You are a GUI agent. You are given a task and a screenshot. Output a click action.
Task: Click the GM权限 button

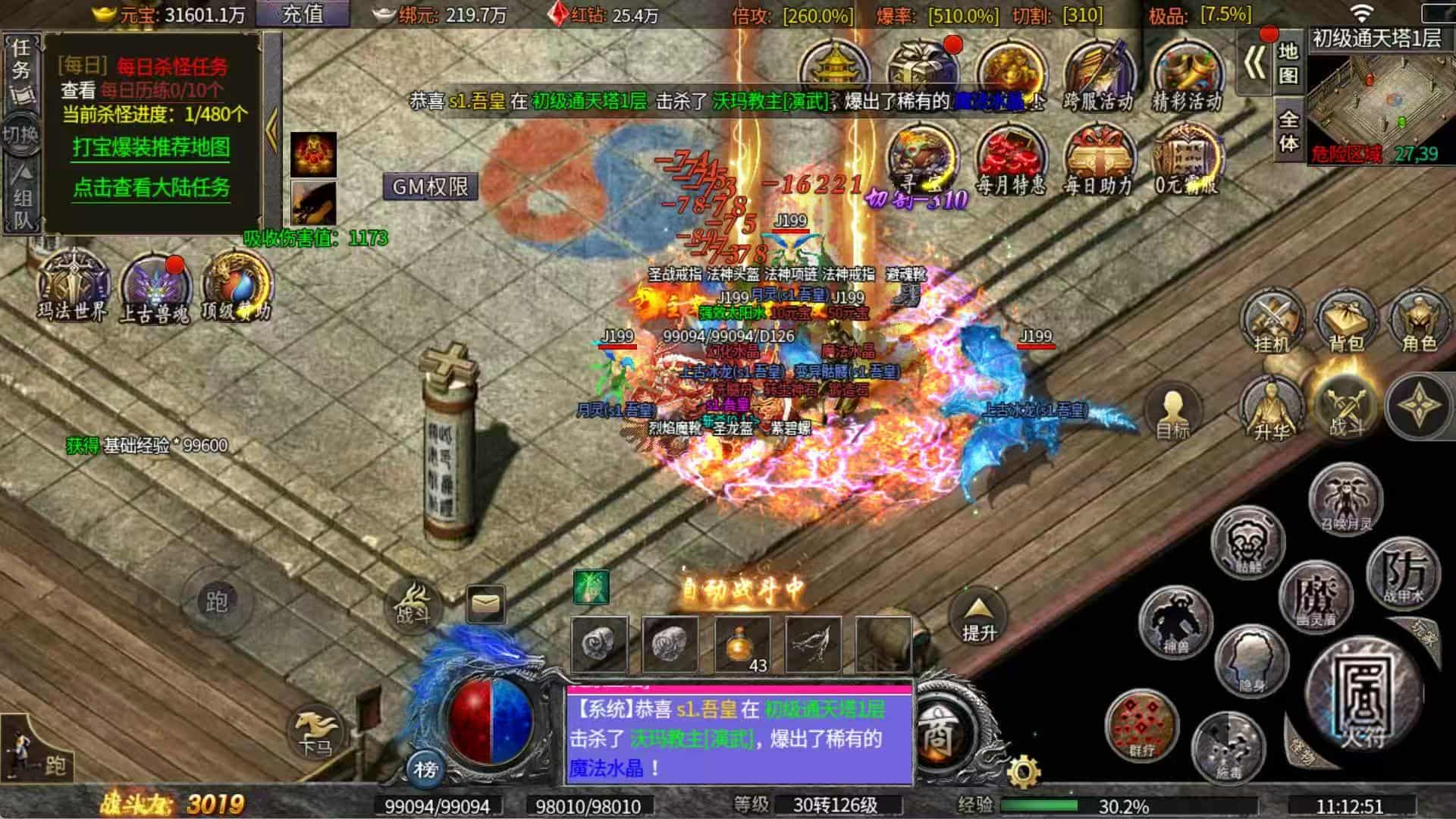coord(430,187)
